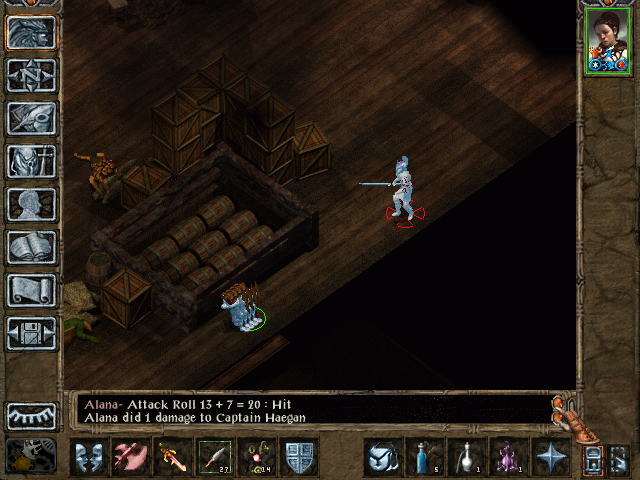Image resolution: width=640 pixels, height=480 pixels.
Task: Open the inventory armor figure button
Action: point(31,161)
